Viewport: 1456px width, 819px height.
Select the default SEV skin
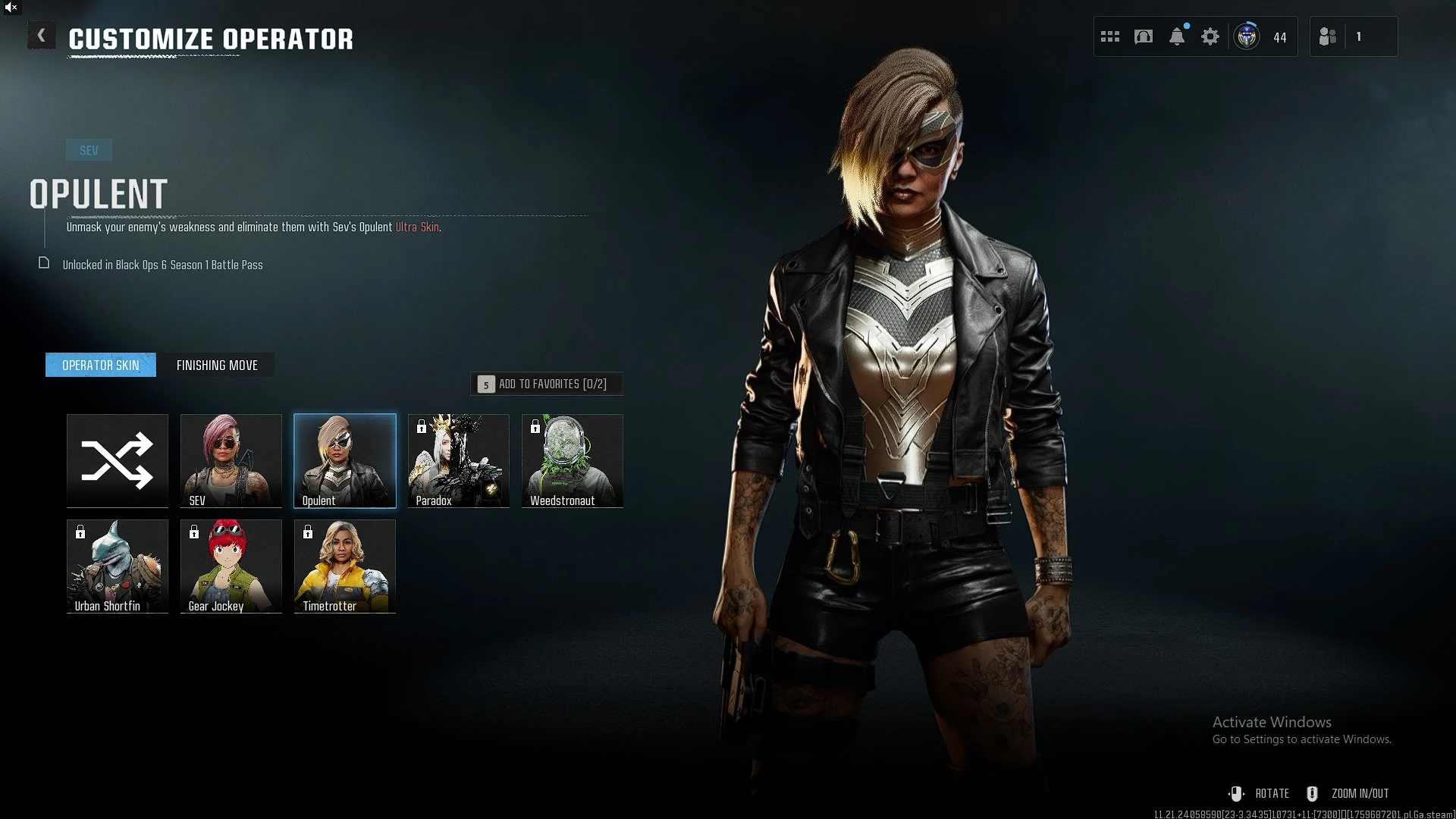point(231,460)
